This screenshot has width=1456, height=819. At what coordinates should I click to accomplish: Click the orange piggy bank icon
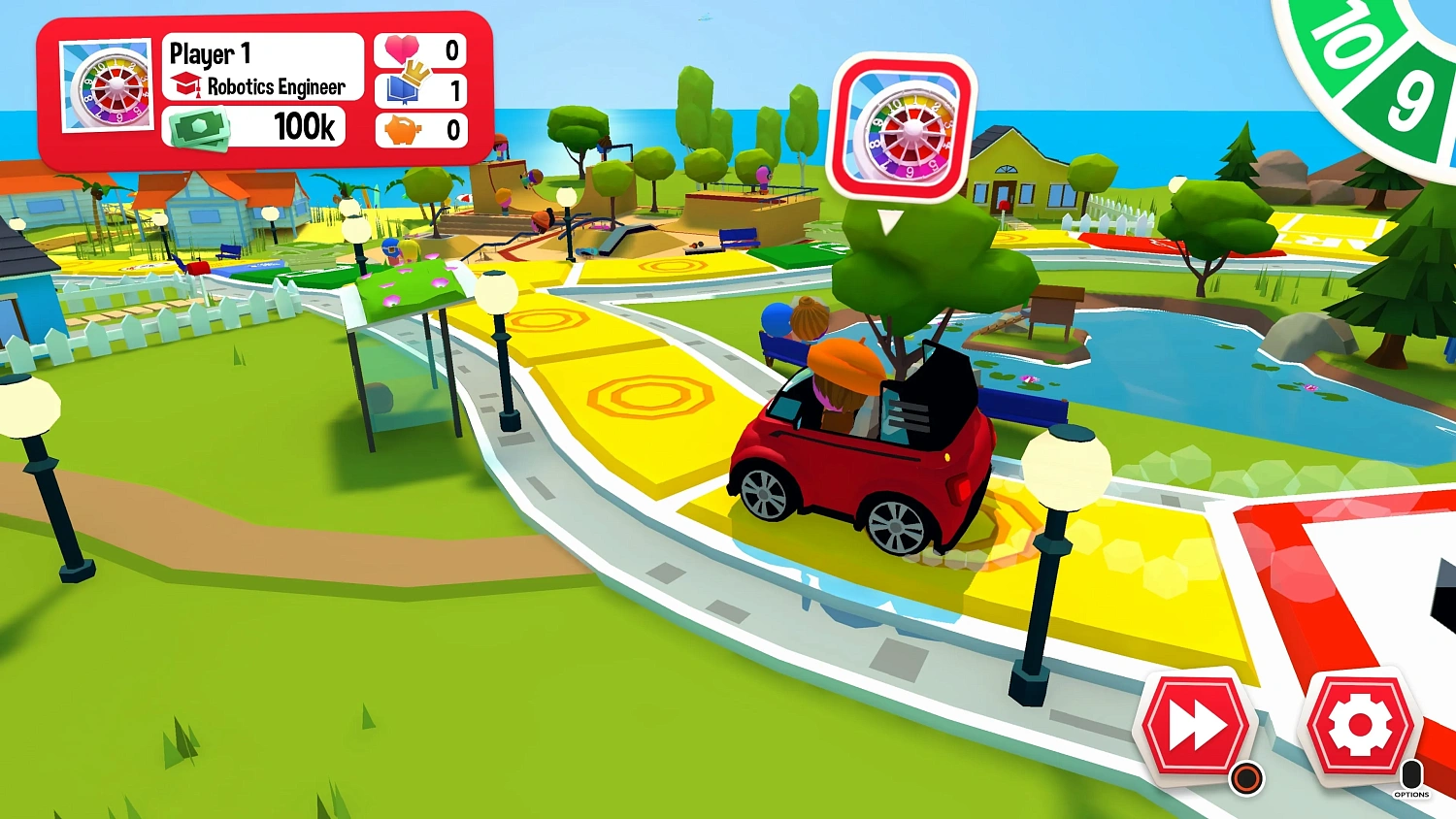tap(404, 130)
